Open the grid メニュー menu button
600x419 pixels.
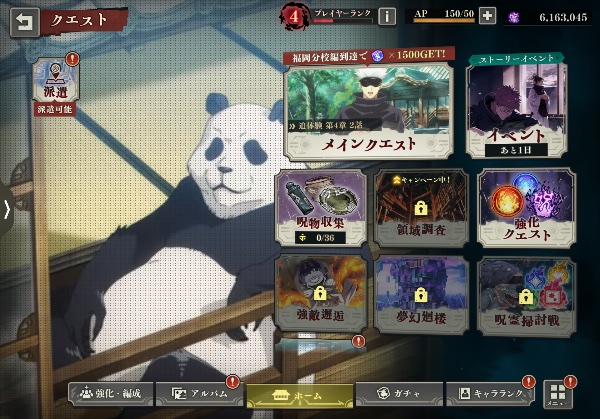coord(556,393)
